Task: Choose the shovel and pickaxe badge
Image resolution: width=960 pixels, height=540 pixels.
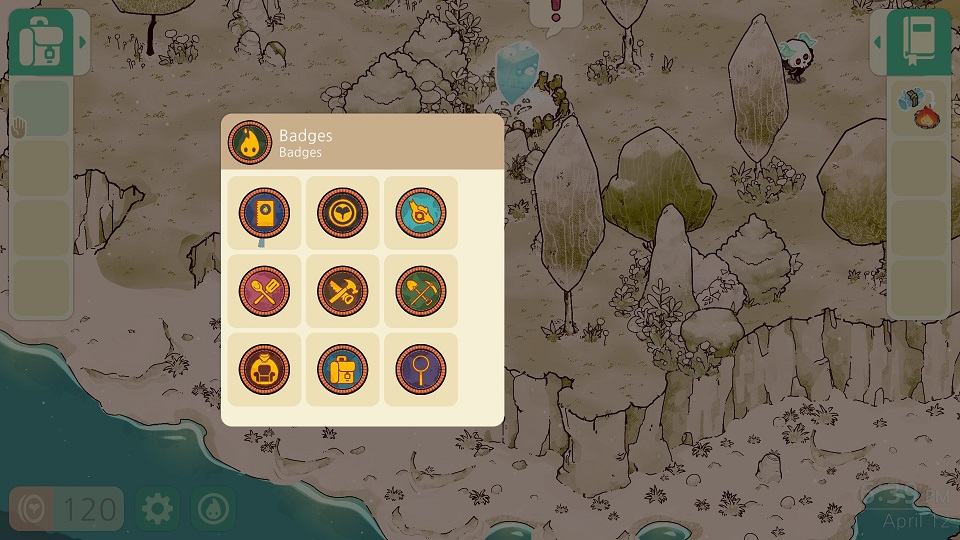Action: pos(420,291)
